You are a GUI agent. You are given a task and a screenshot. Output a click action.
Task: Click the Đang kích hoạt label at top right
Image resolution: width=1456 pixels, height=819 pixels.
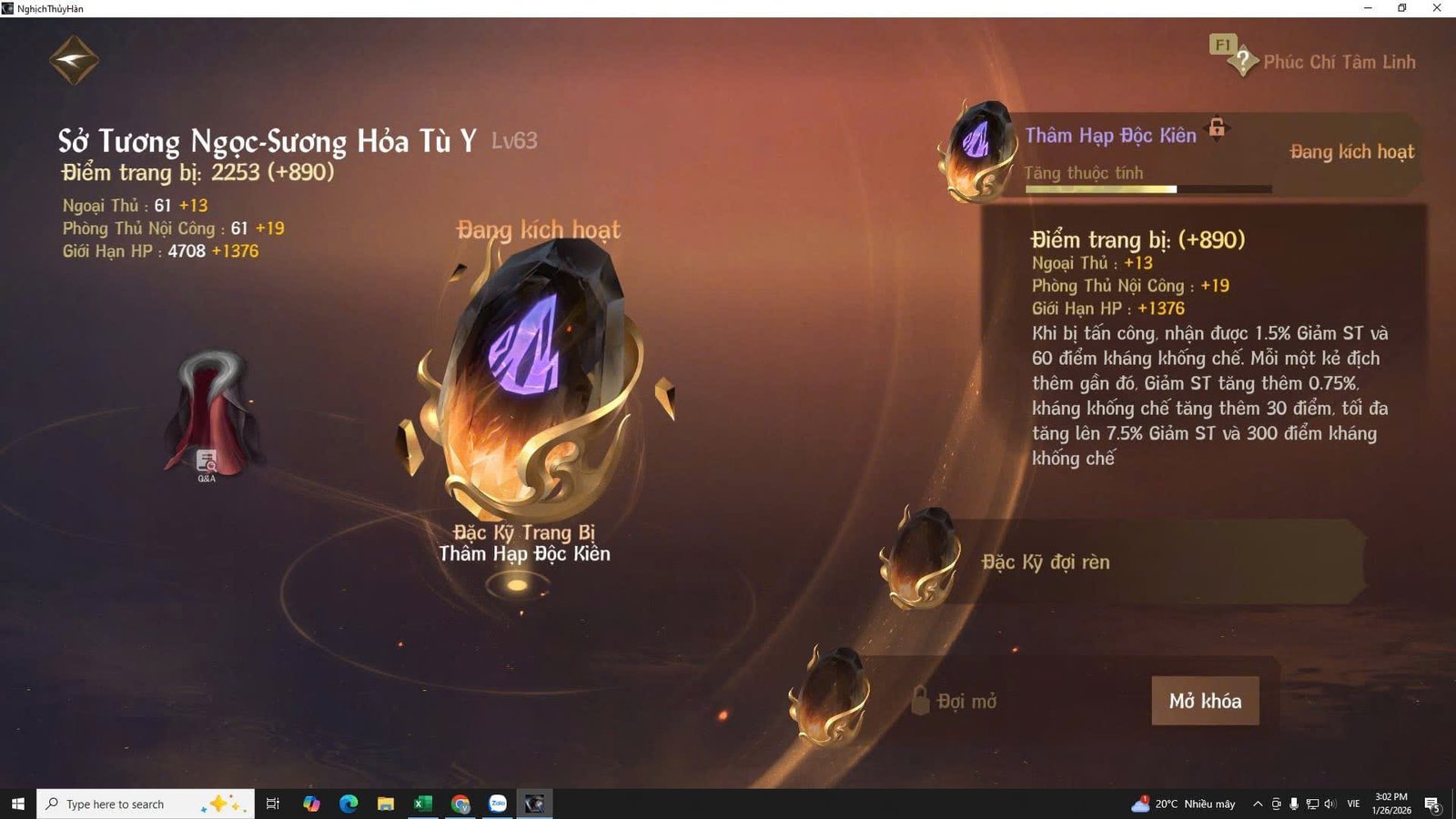[1352, 152]
